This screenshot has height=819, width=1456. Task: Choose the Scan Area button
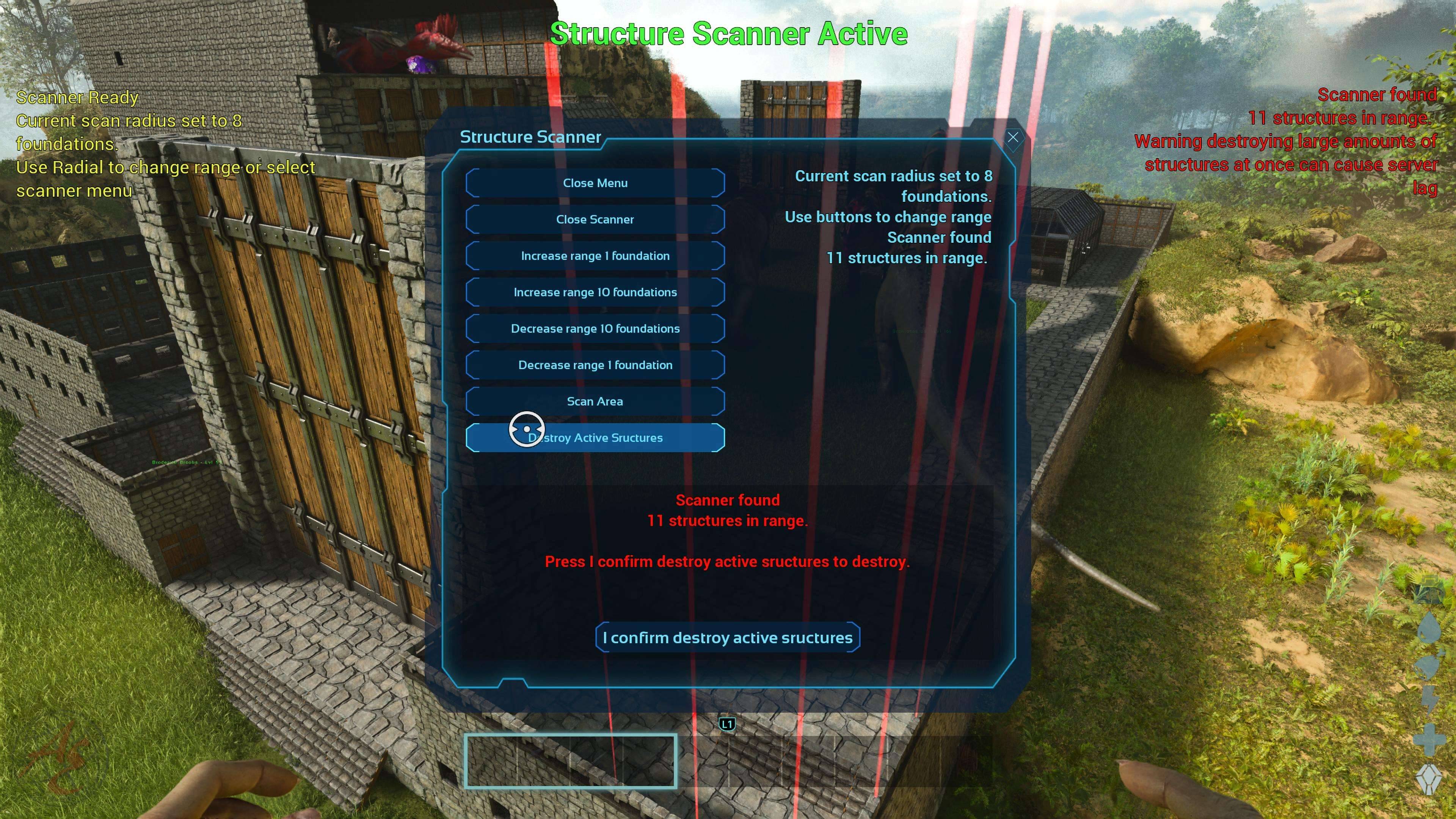[x=595, y=401]
